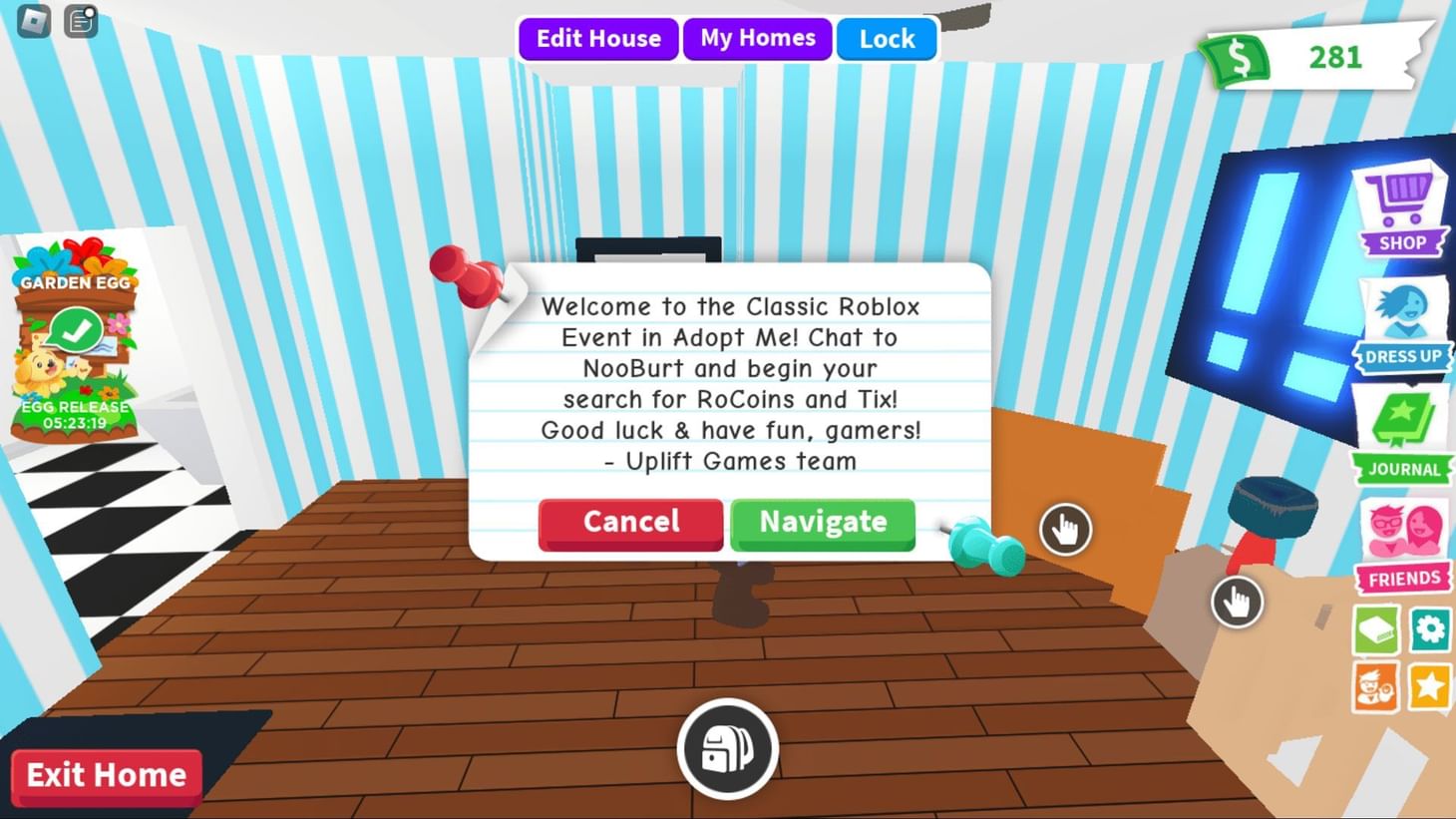Select the orange avatar-with-baby icon
This screenshot has width=1456, height=819.
click(1375, 685)
